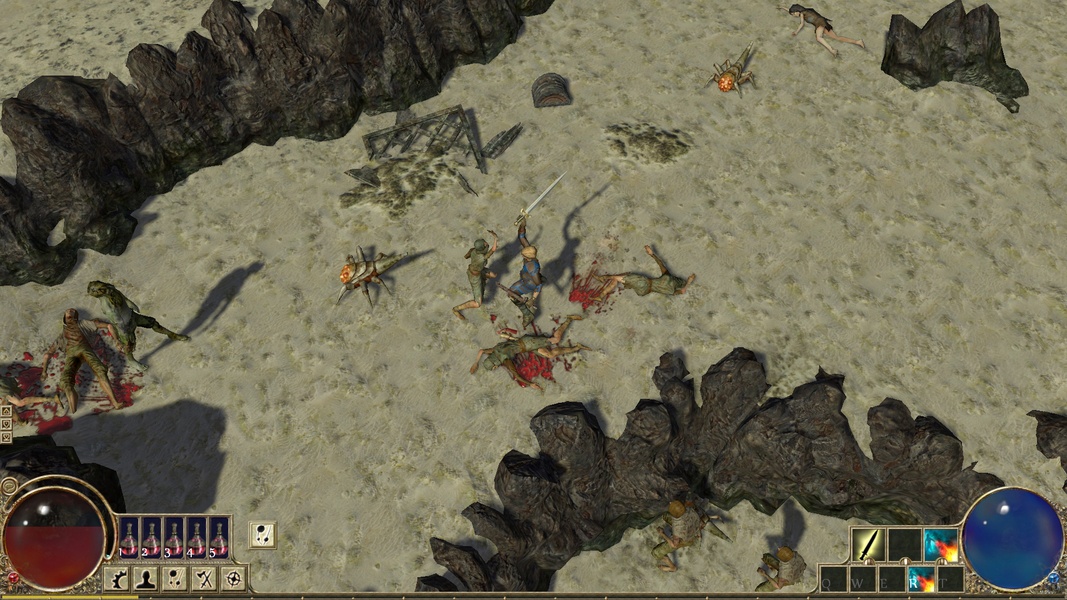Drink the life flask numbered 4
The width and height of the screenshot is (1067, 600).
click(196, 536)
